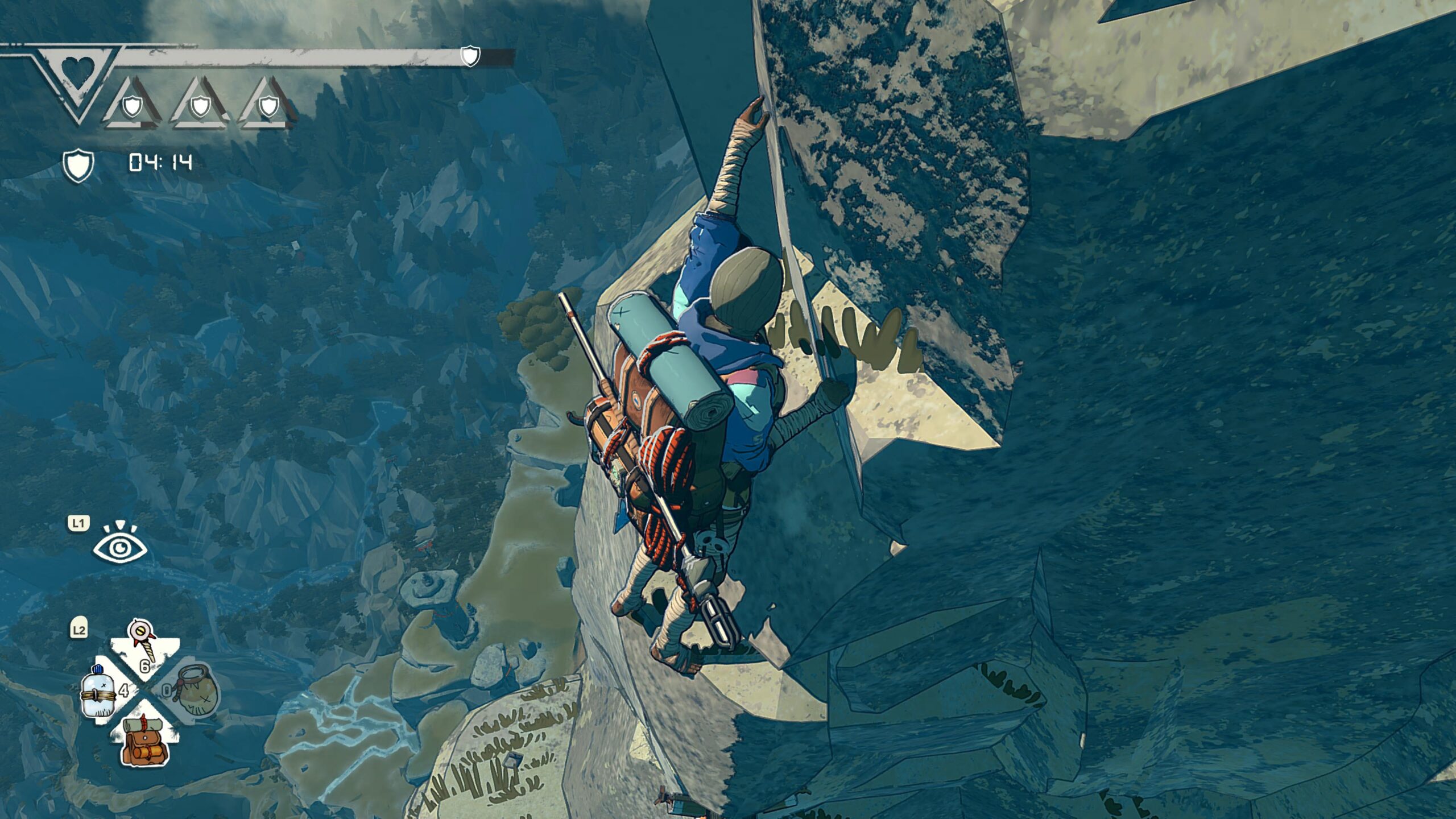Click the shield status icon beside the timer
The image size is (1456, 819).
78,165
